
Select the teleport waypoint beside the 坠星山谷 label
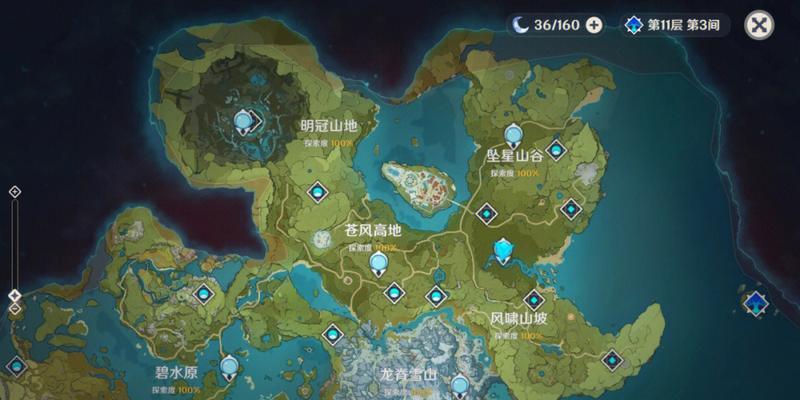click(556, 151)
